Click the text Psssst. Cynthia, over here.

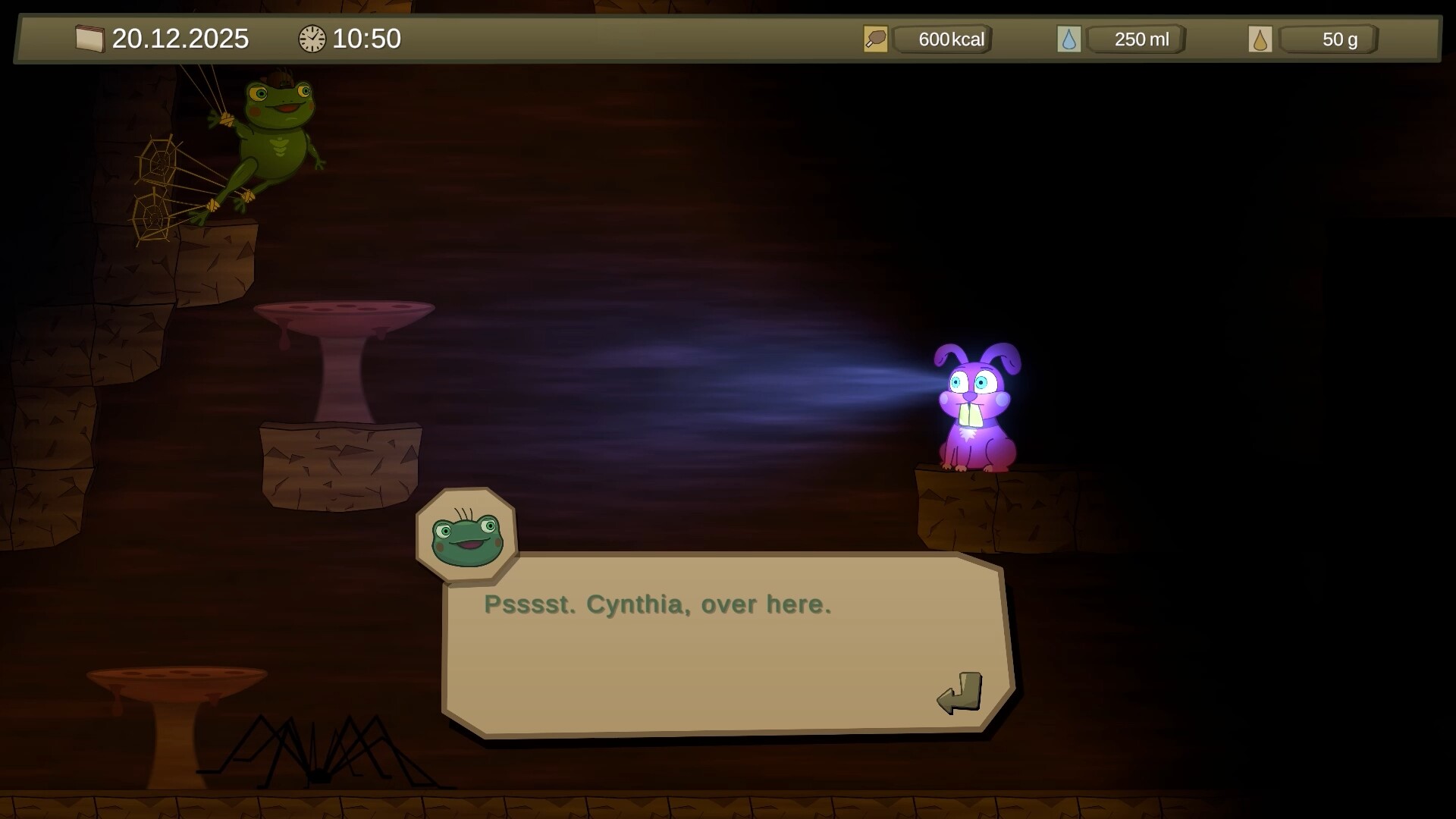coord(657,604)
